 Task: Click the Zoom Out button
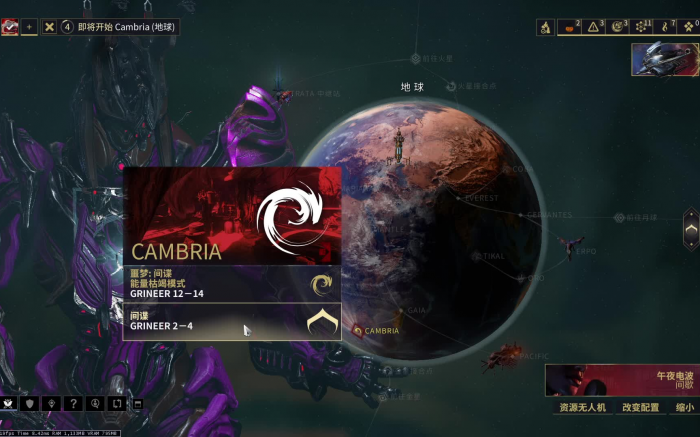(684, 407)
